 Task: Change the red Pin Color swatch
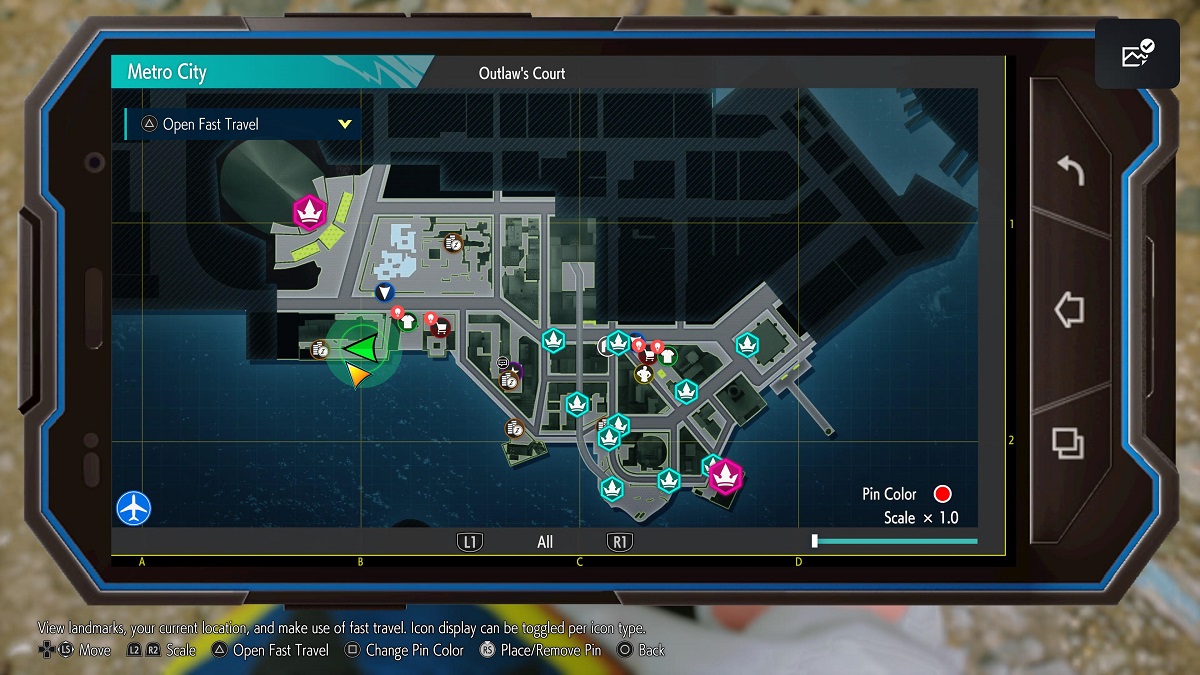point(942,494)
